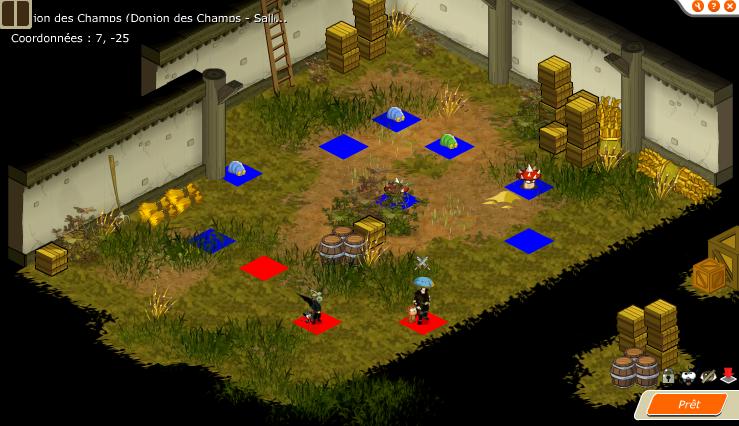Click the orange Prêt ready button
Screen dimensions: 739x426
[x=689, y=404]
